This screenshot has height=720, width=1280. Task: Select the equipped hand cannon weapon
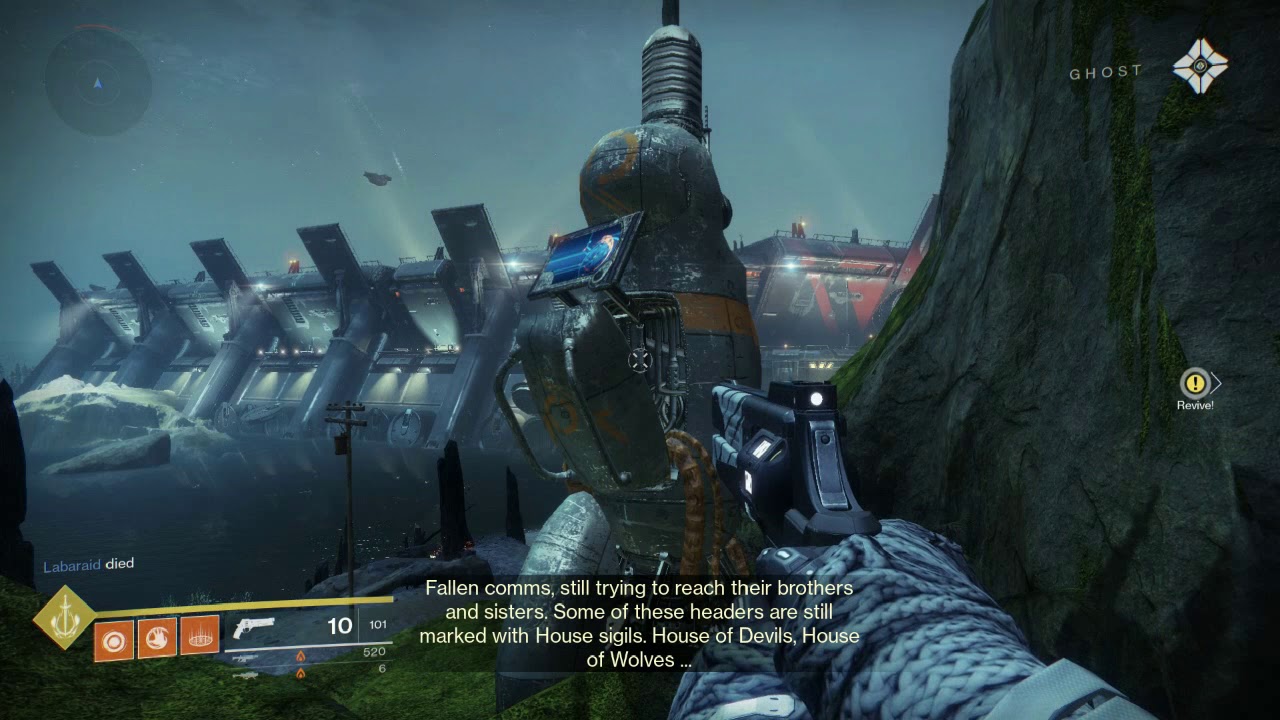point(254,627)
